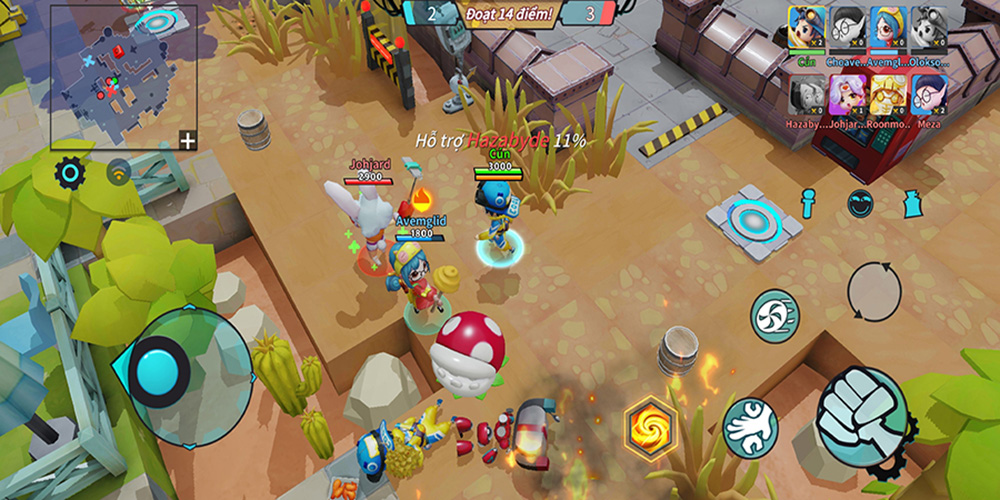The height and width of the screenshot is (500, 1000).
Task: Use the wrench hand skill
Action: [x=750, y=428]
